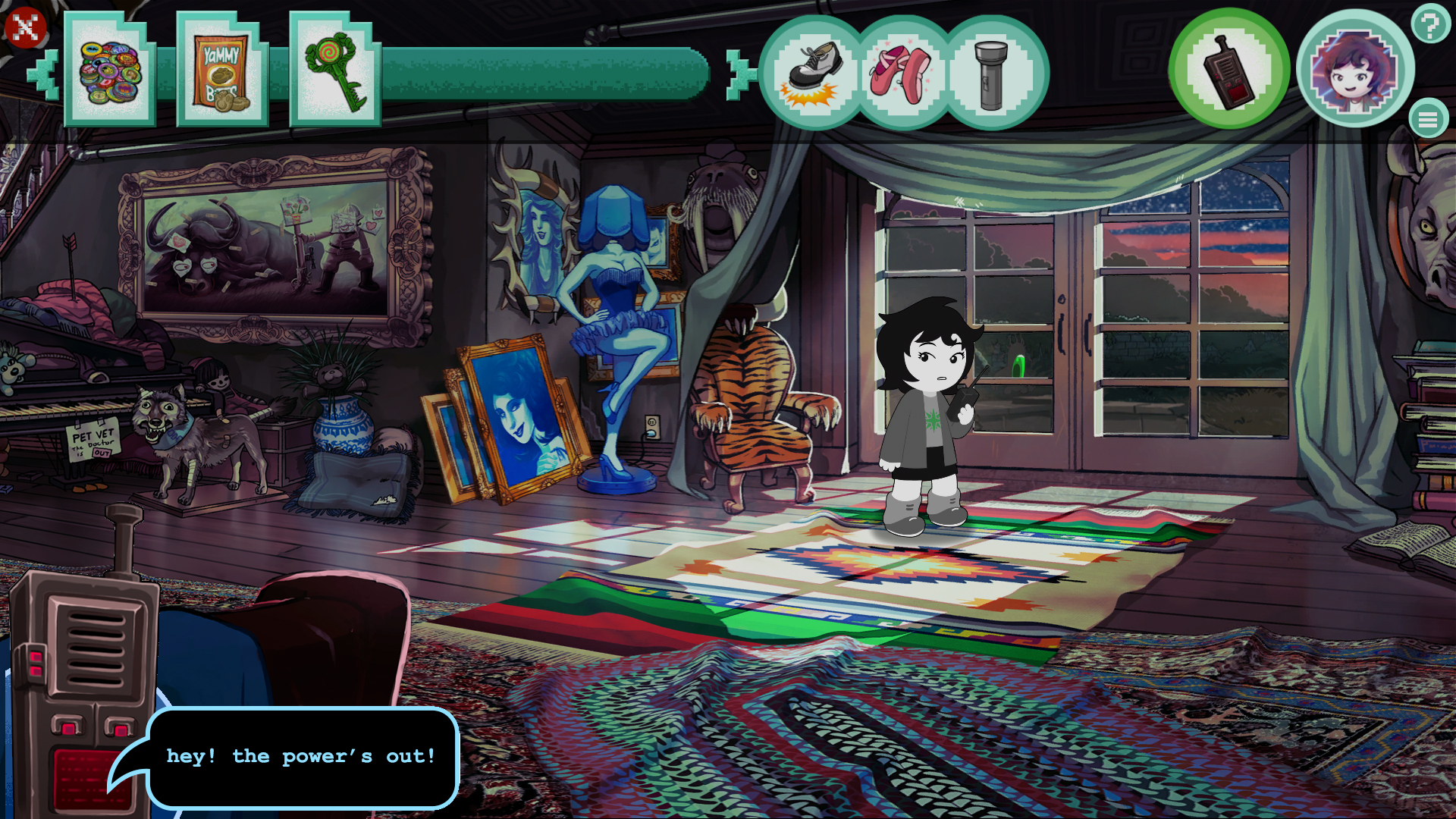Select the equipped tap shoe slot
The width and height of the screenshot is (1456, 819).
[x=811, y=72]
